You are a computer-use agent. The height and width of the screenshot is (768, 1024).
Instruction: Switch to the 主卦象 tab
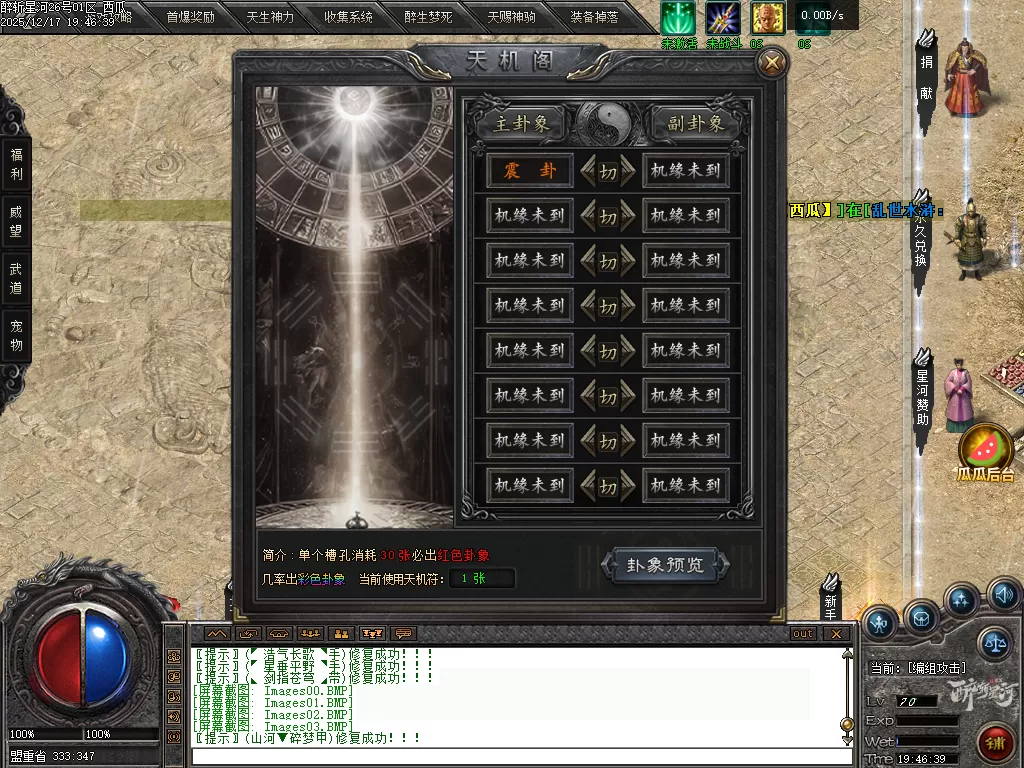(515, 123)
